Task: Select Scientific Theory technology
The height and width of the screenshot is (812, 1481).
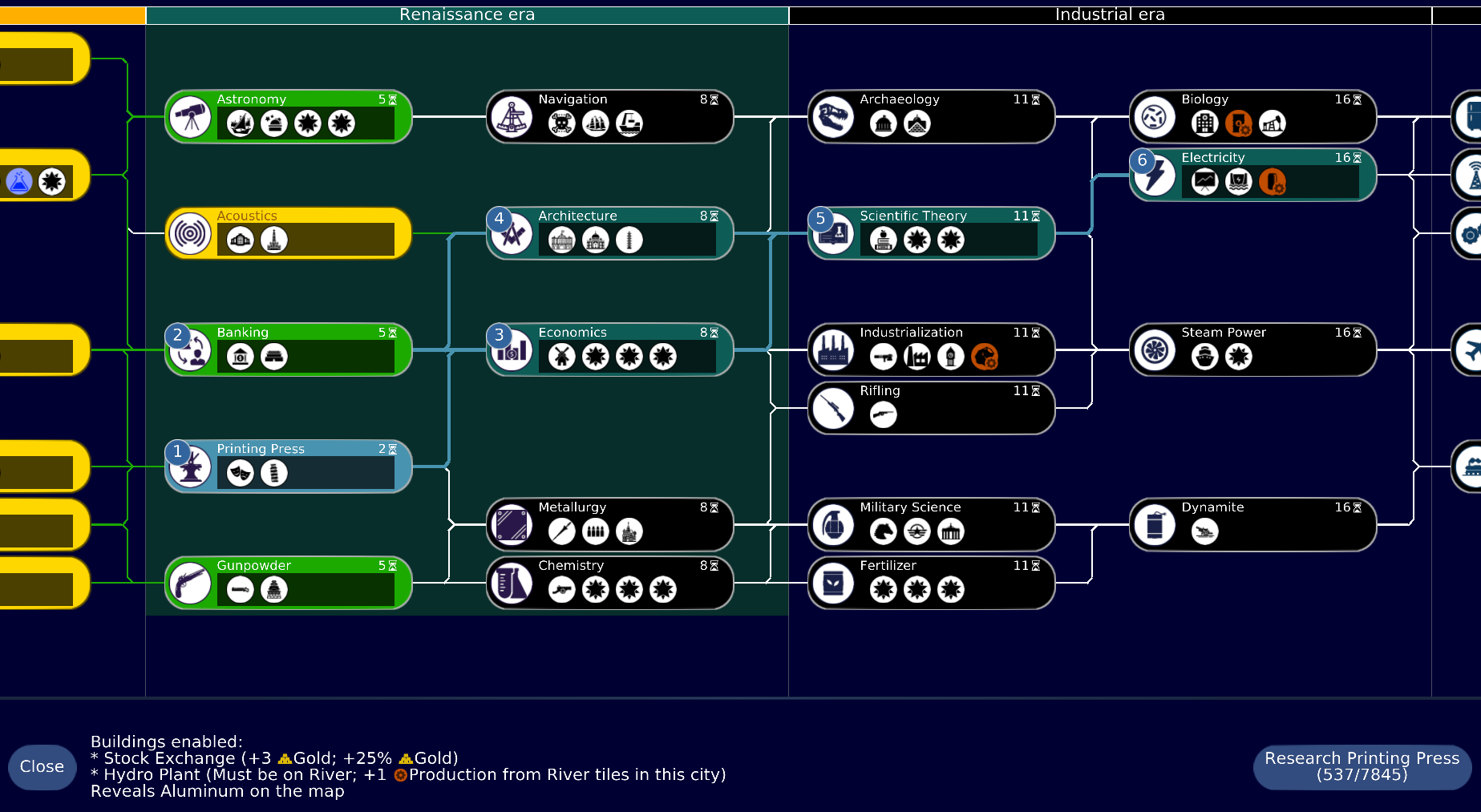Action: click(x=931, y=233)
